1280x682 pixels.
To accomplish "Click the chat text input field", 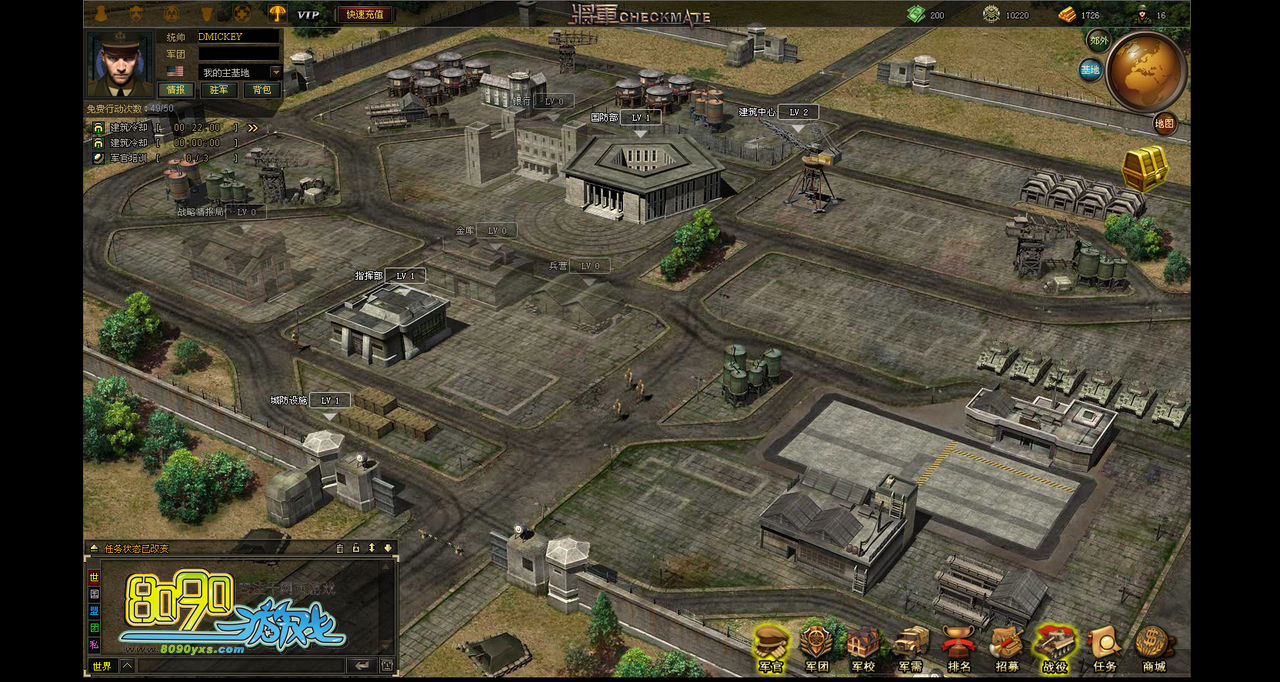I will point(240,665).
